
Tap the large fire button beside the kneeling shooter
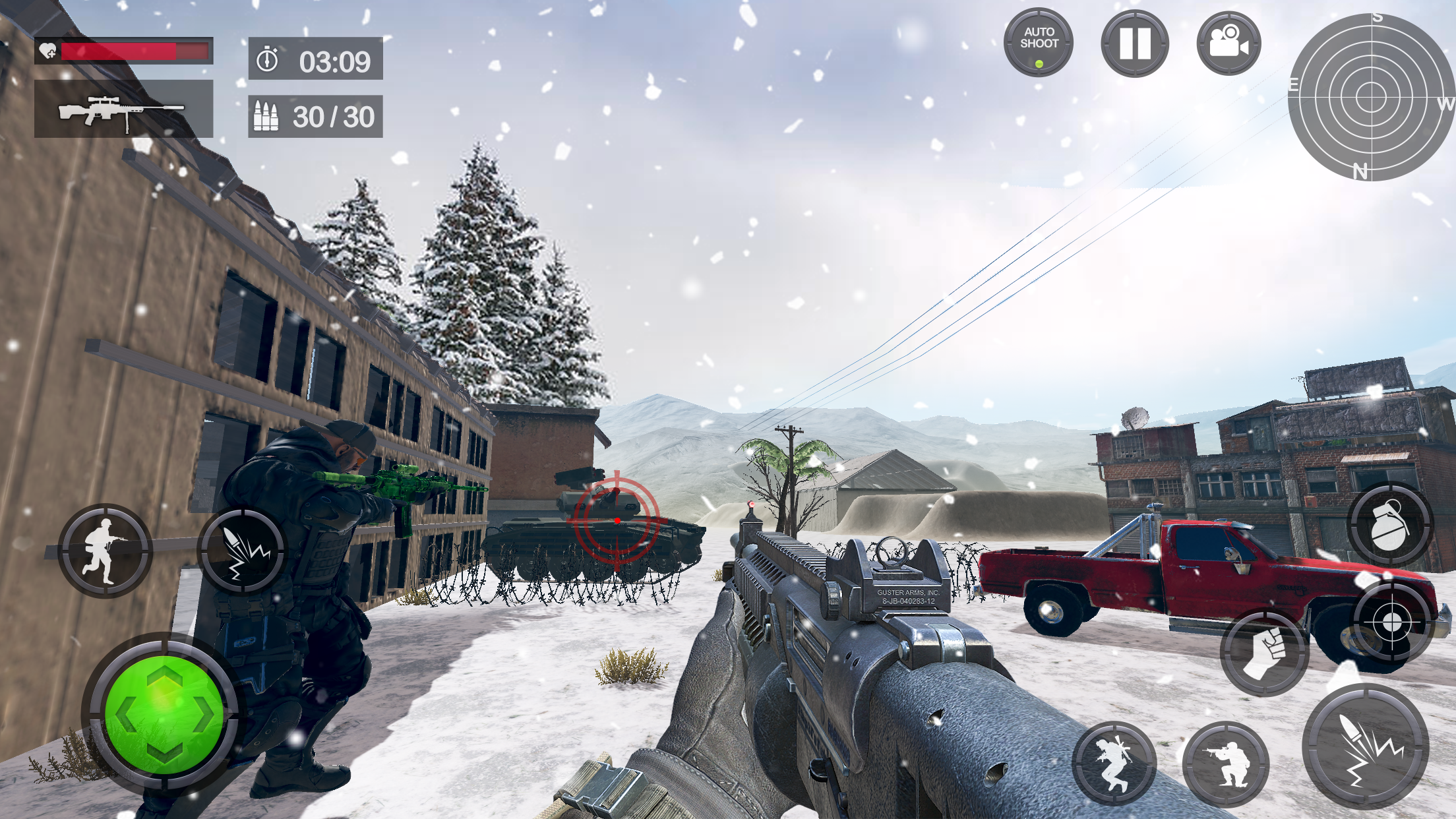click(1366, 746)
